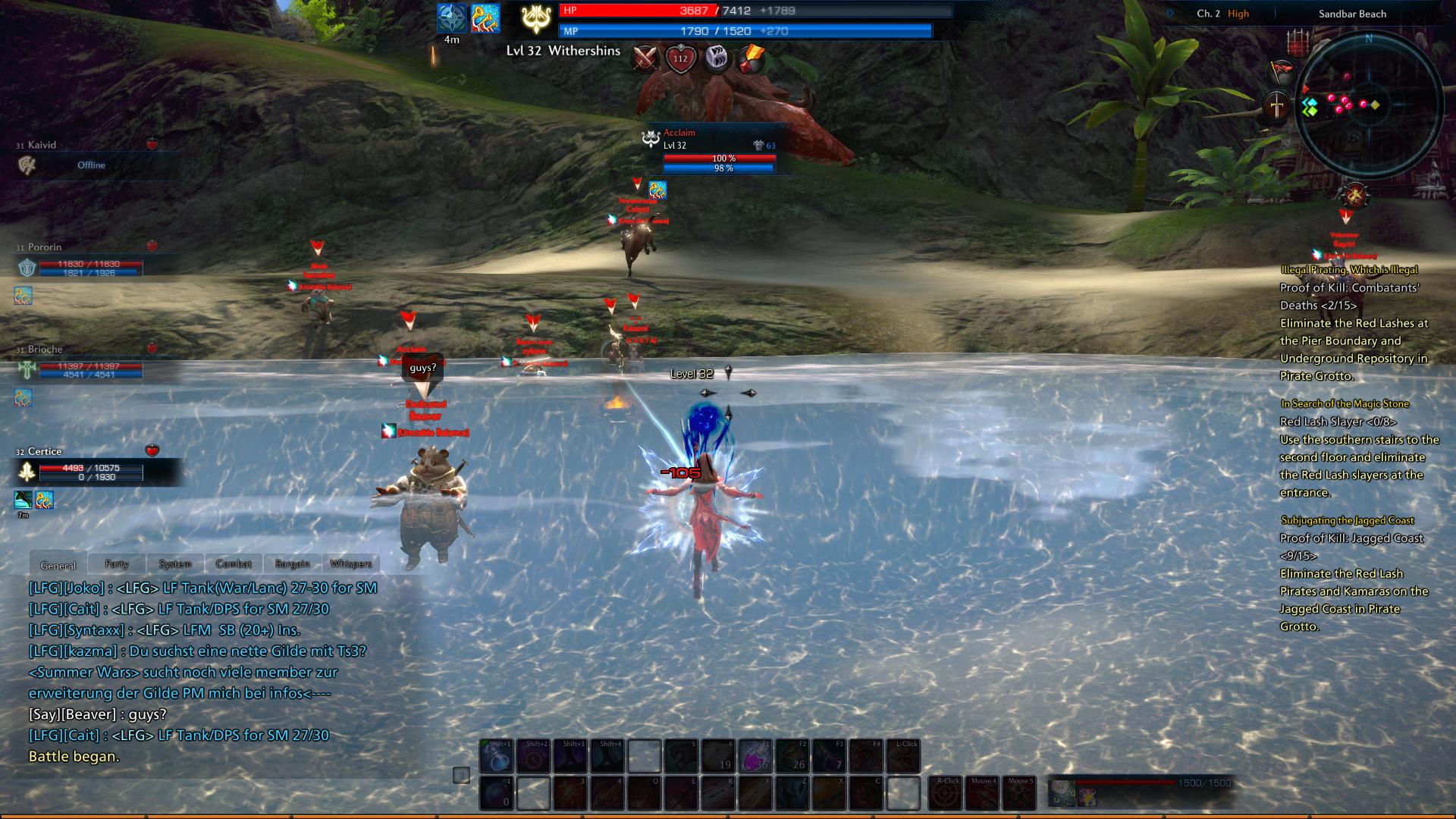Click the spiked gate icon above minimap

[x=1298, y=42]
